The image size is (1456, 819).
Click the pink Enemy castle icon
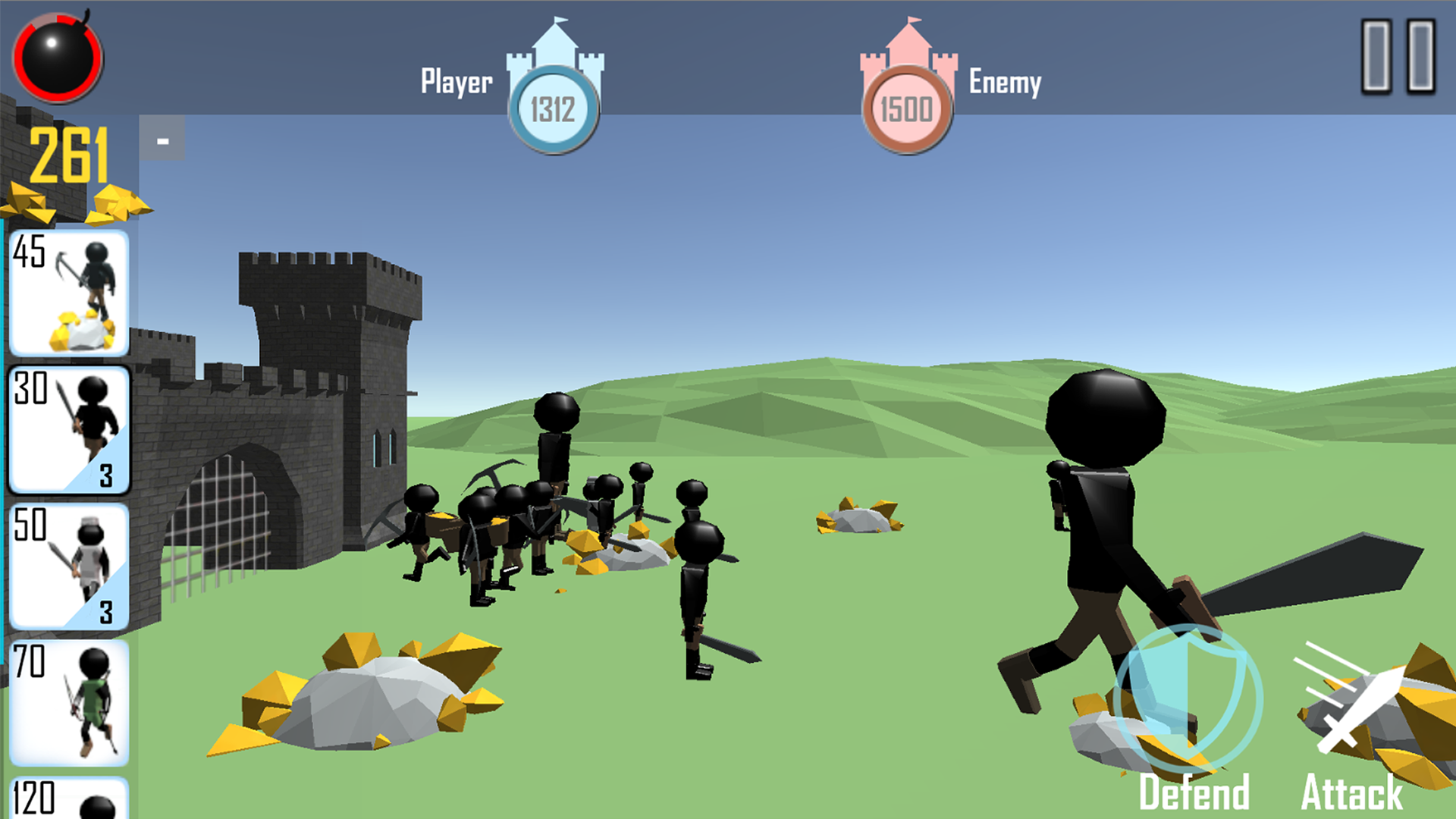(910, 61)
